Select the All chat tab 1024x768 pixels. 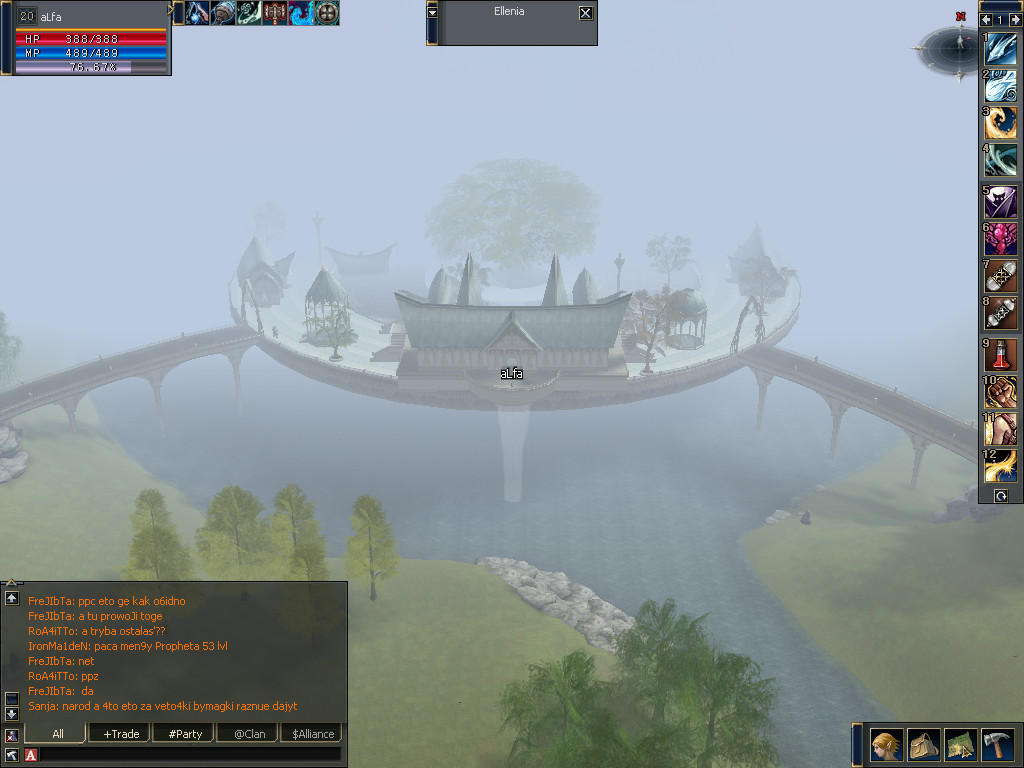58,734
